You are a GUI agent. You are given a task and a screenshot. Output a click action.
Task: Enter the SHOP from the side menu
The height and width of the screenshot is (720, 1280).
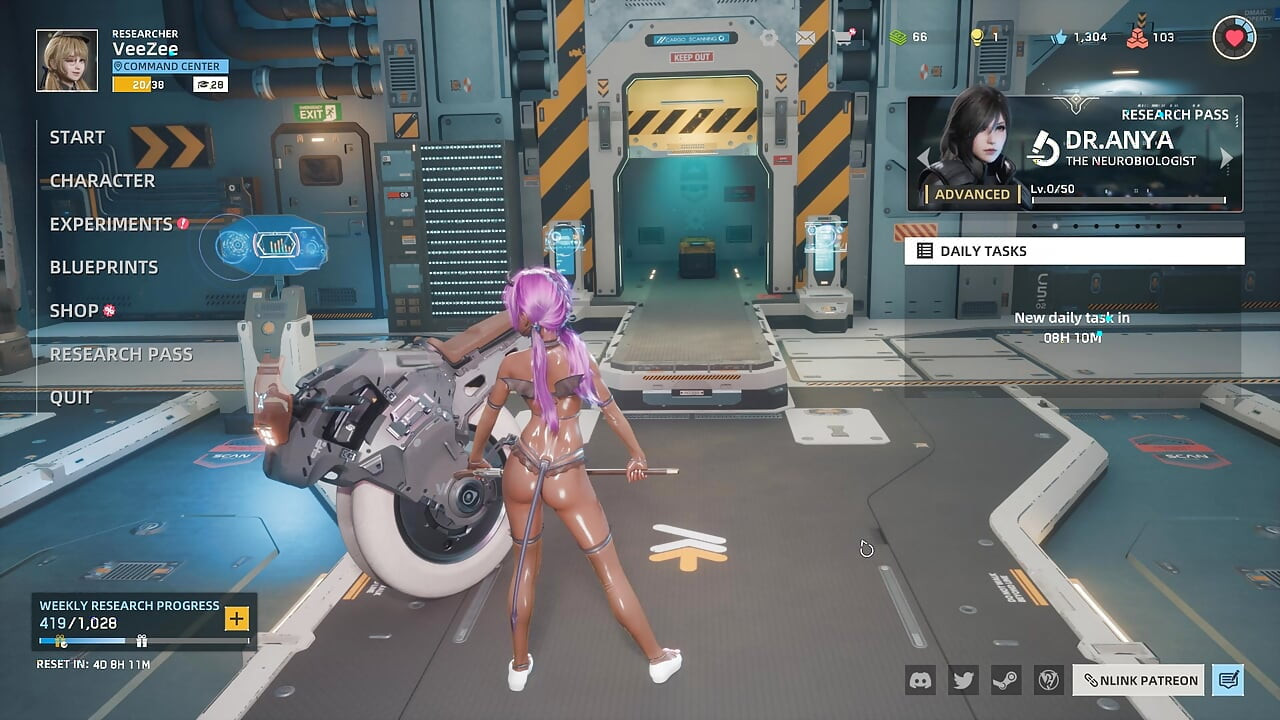pyautogui.click(x=75, y=311)
